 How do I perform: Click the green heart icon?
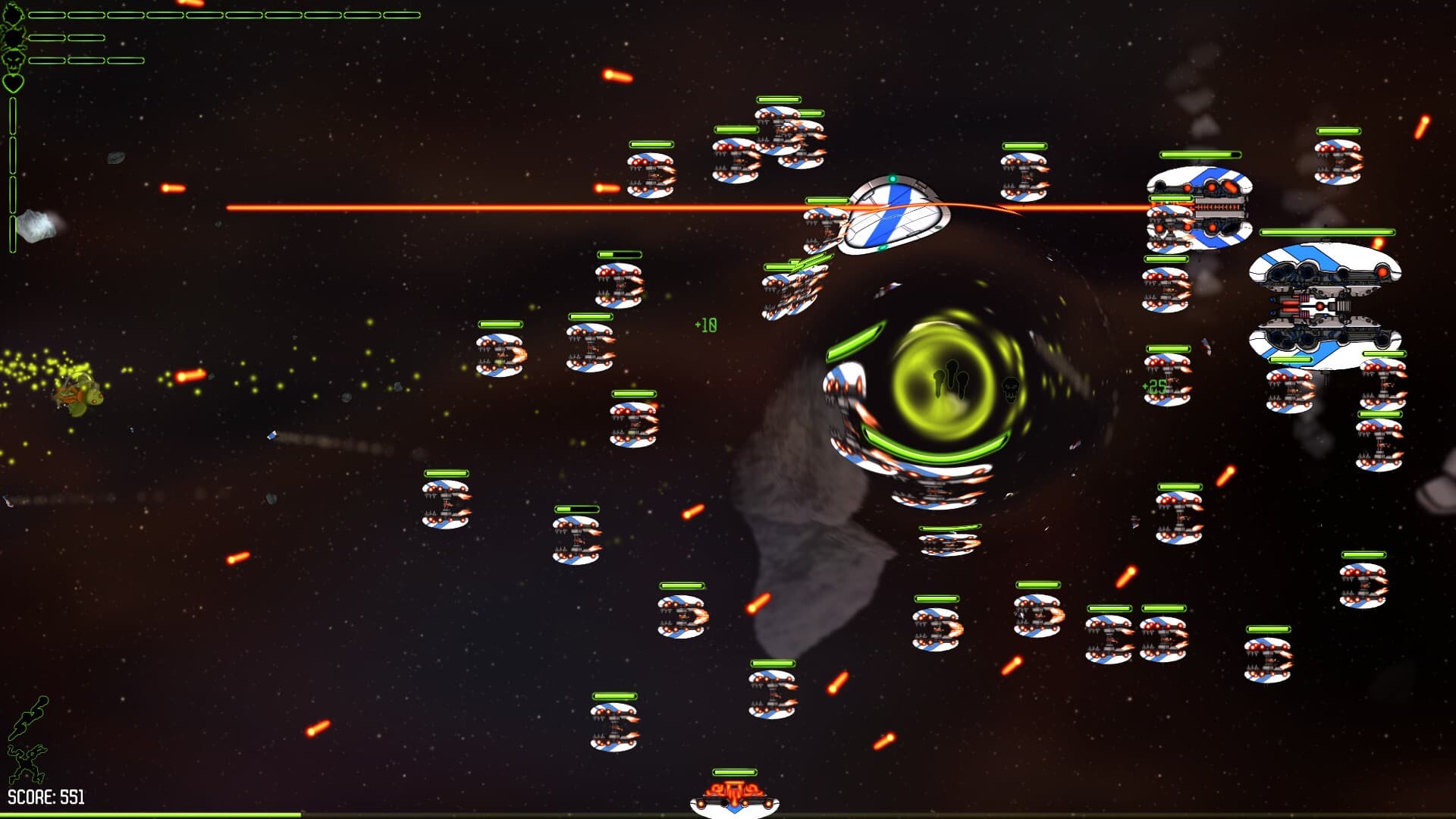[13, 82]
